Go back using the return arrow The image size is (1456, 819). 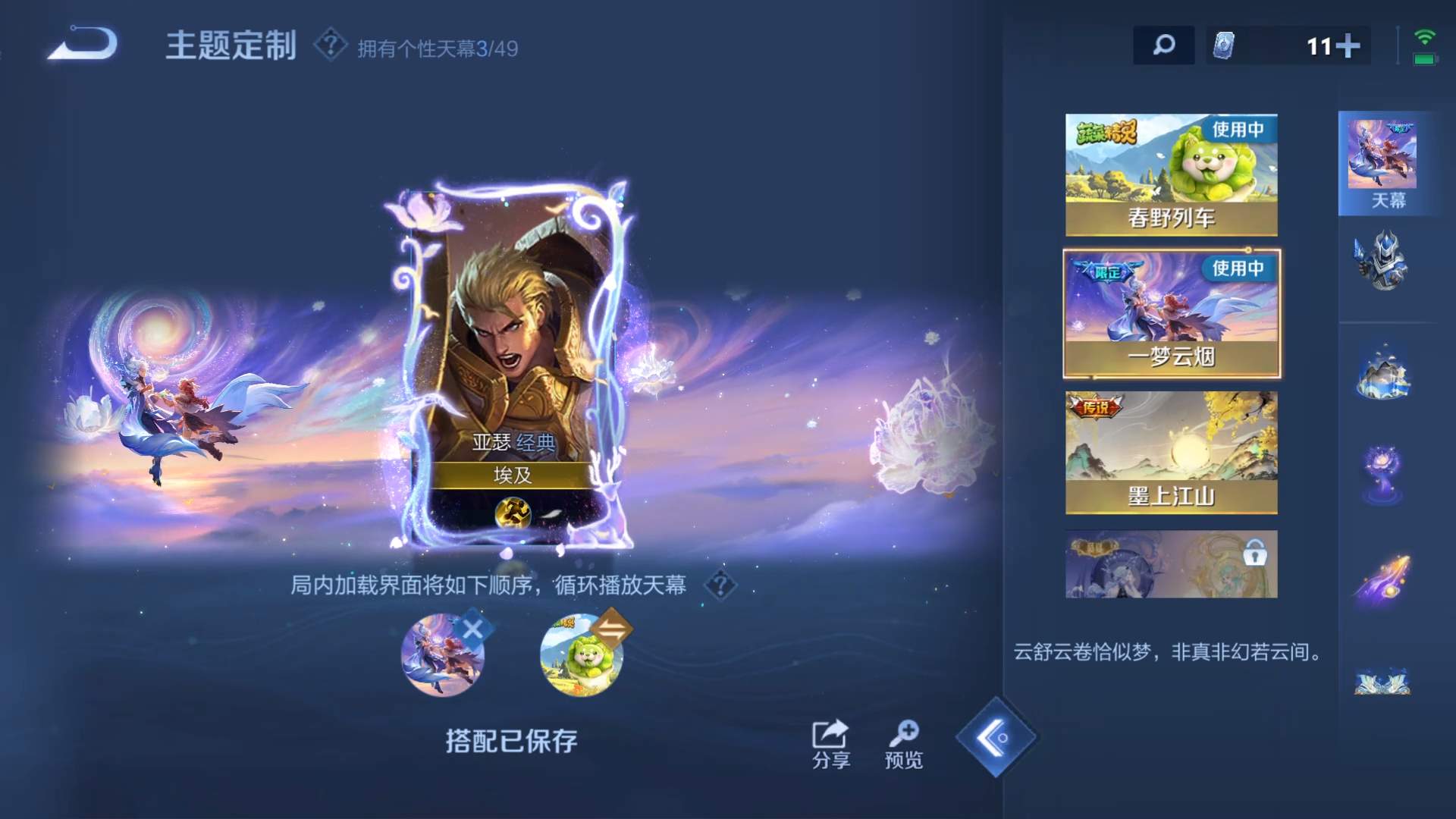[83, 44]
